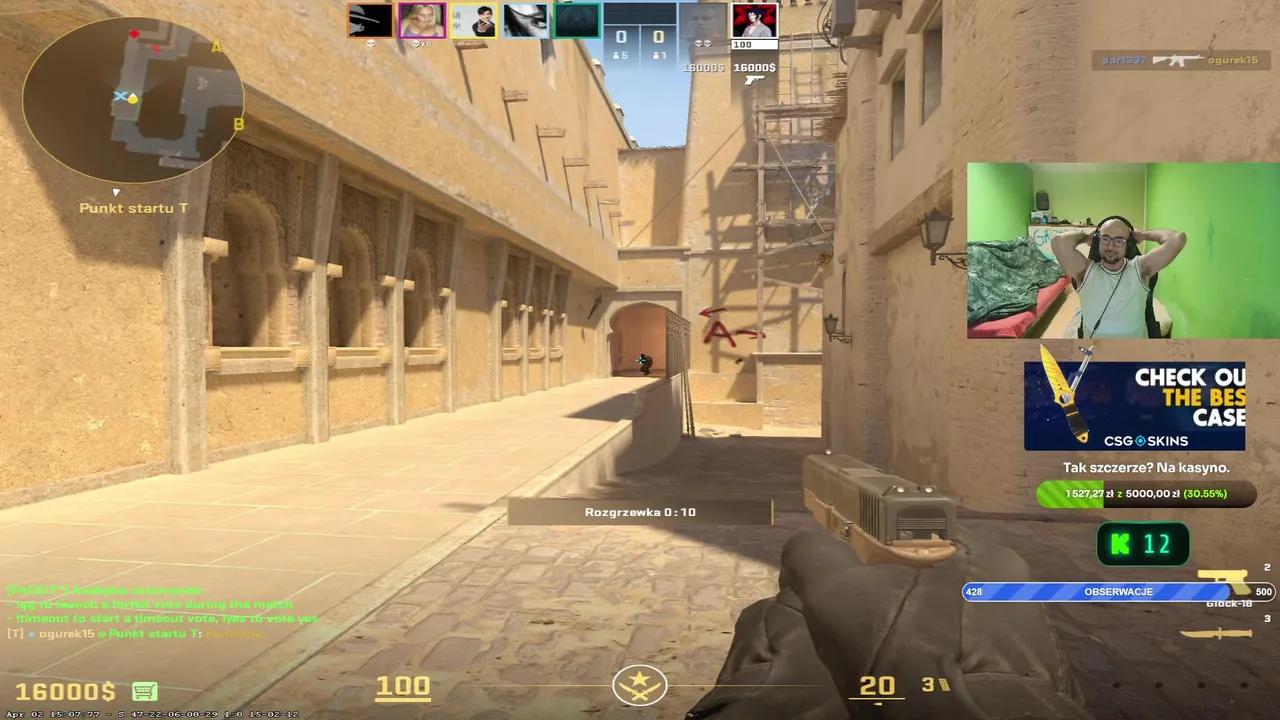Select the knife in weapon slot 3
Image resolution: width=1280 pixels, height=720 pixels.
(x=1215, y=632)
